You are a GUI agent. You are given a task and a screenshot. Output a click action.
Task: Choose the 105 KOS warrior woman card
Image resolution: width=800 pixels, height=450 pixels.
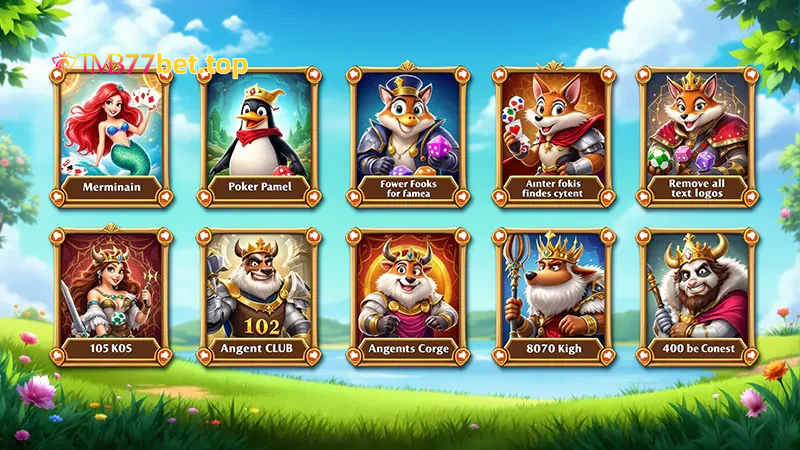tap(111, 298)
